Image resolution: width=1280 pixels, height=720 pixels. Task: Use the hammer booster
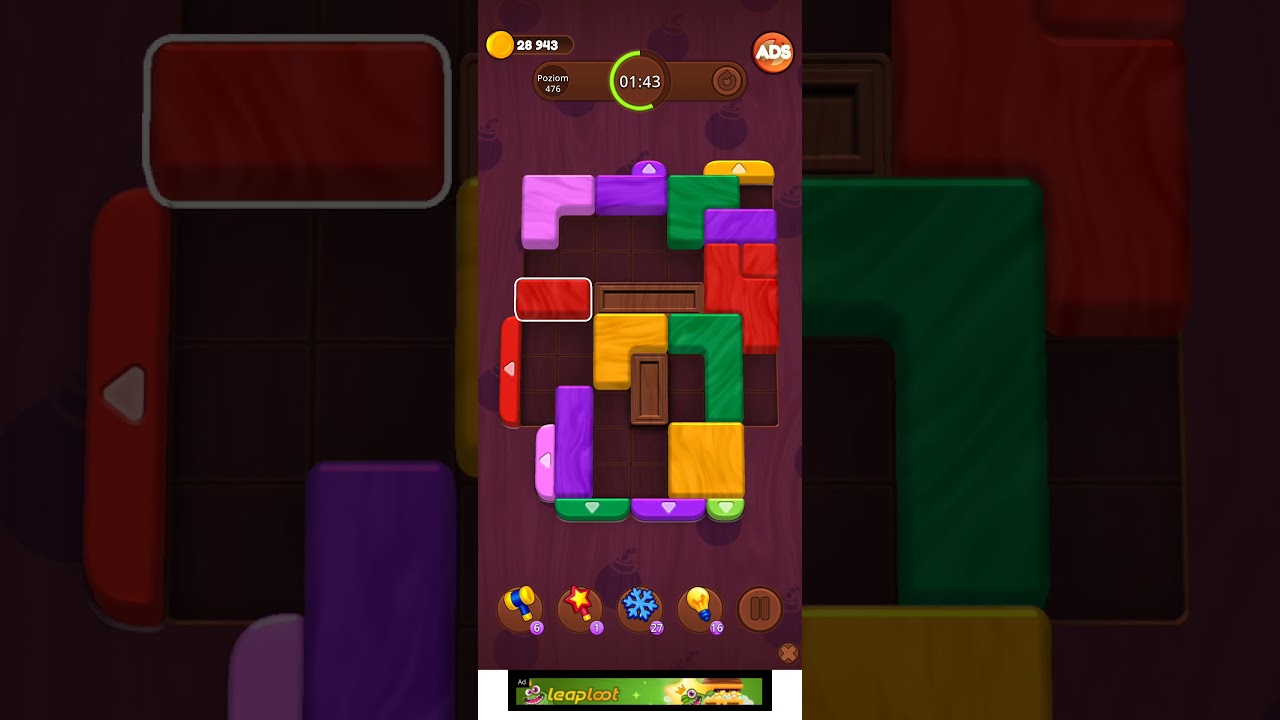coord(520,606)
